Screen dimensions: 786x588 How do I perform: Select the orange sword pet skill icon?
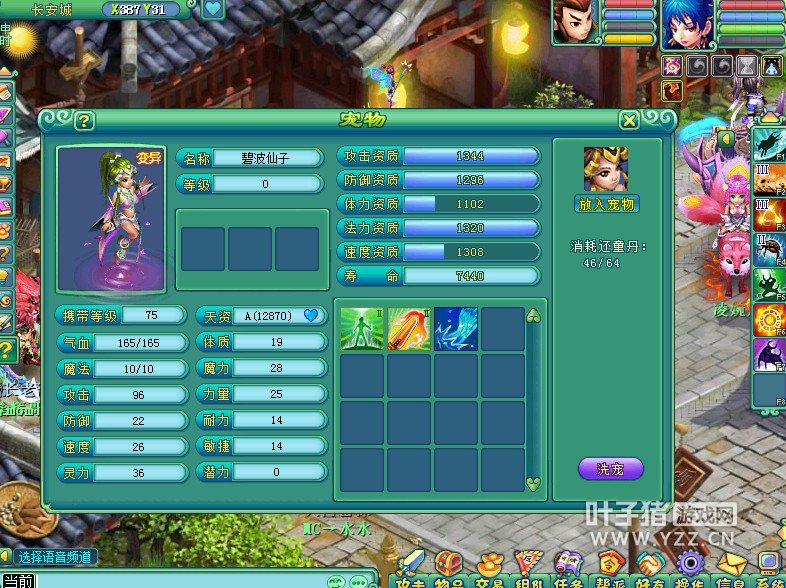pyautogui.click(x=408, y=329)
